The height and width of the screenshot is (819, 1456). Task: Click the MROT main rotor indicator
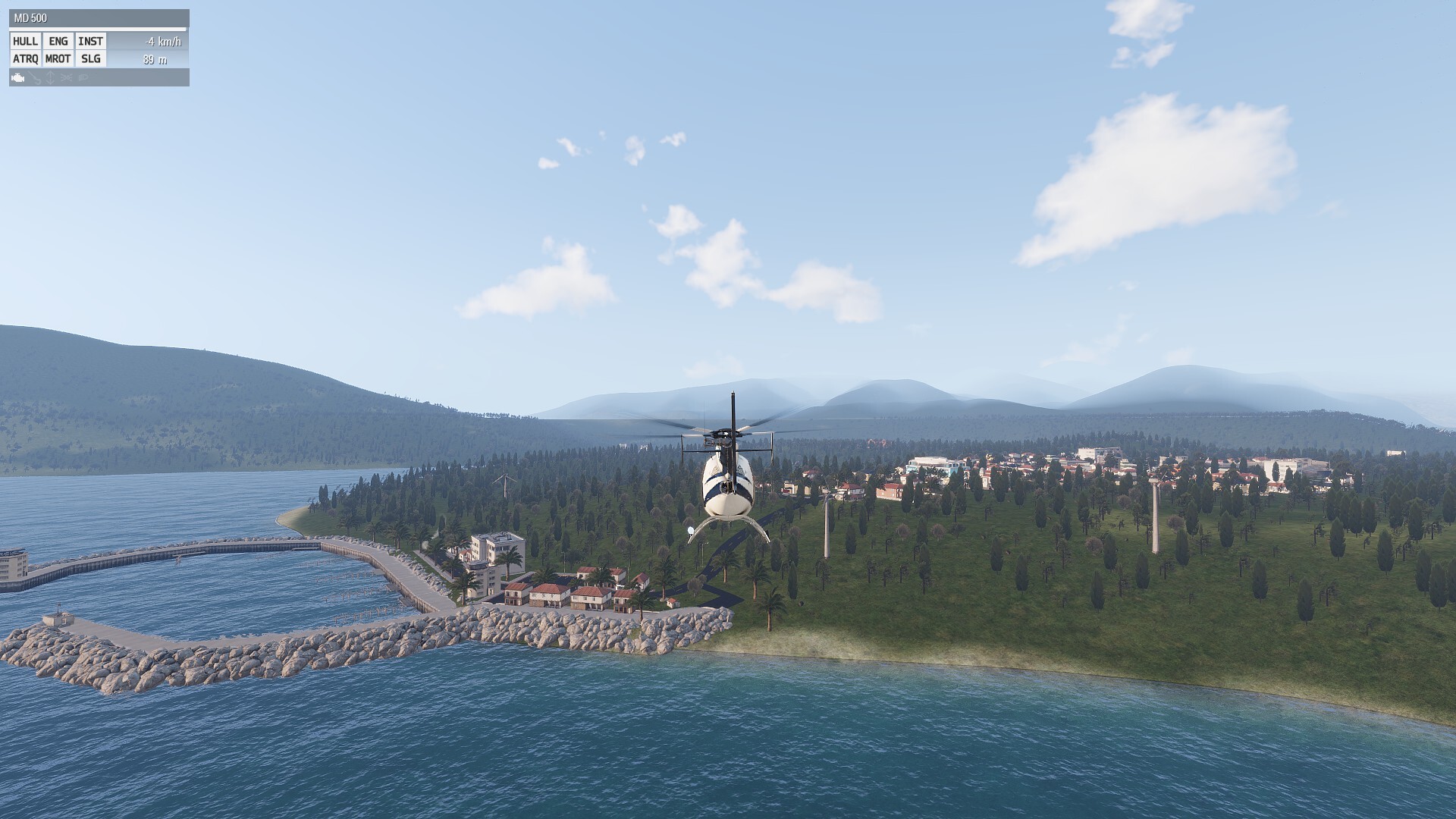(58, 59)
